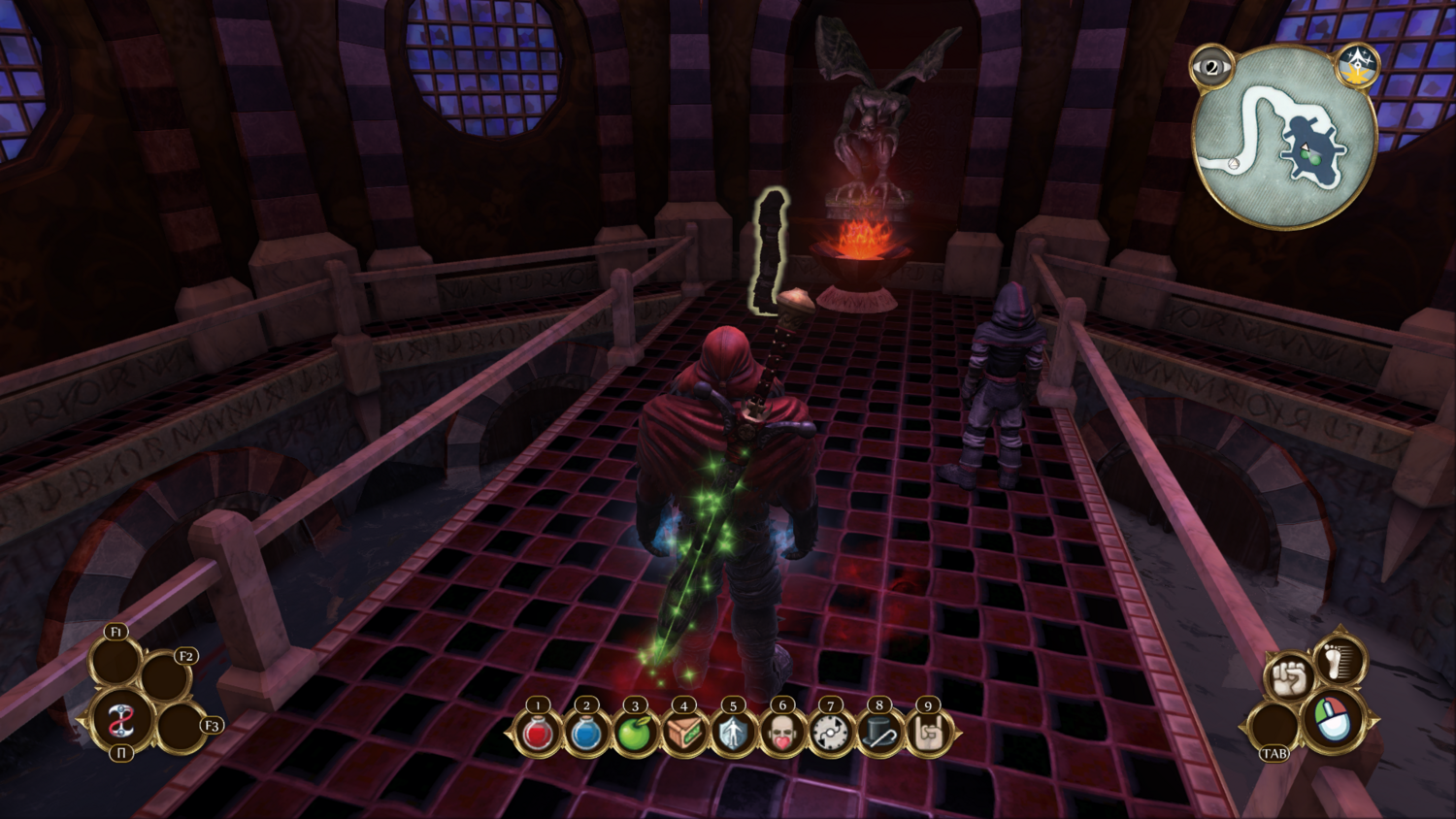Click the mouse button action icon

(x=1333, y=722)
